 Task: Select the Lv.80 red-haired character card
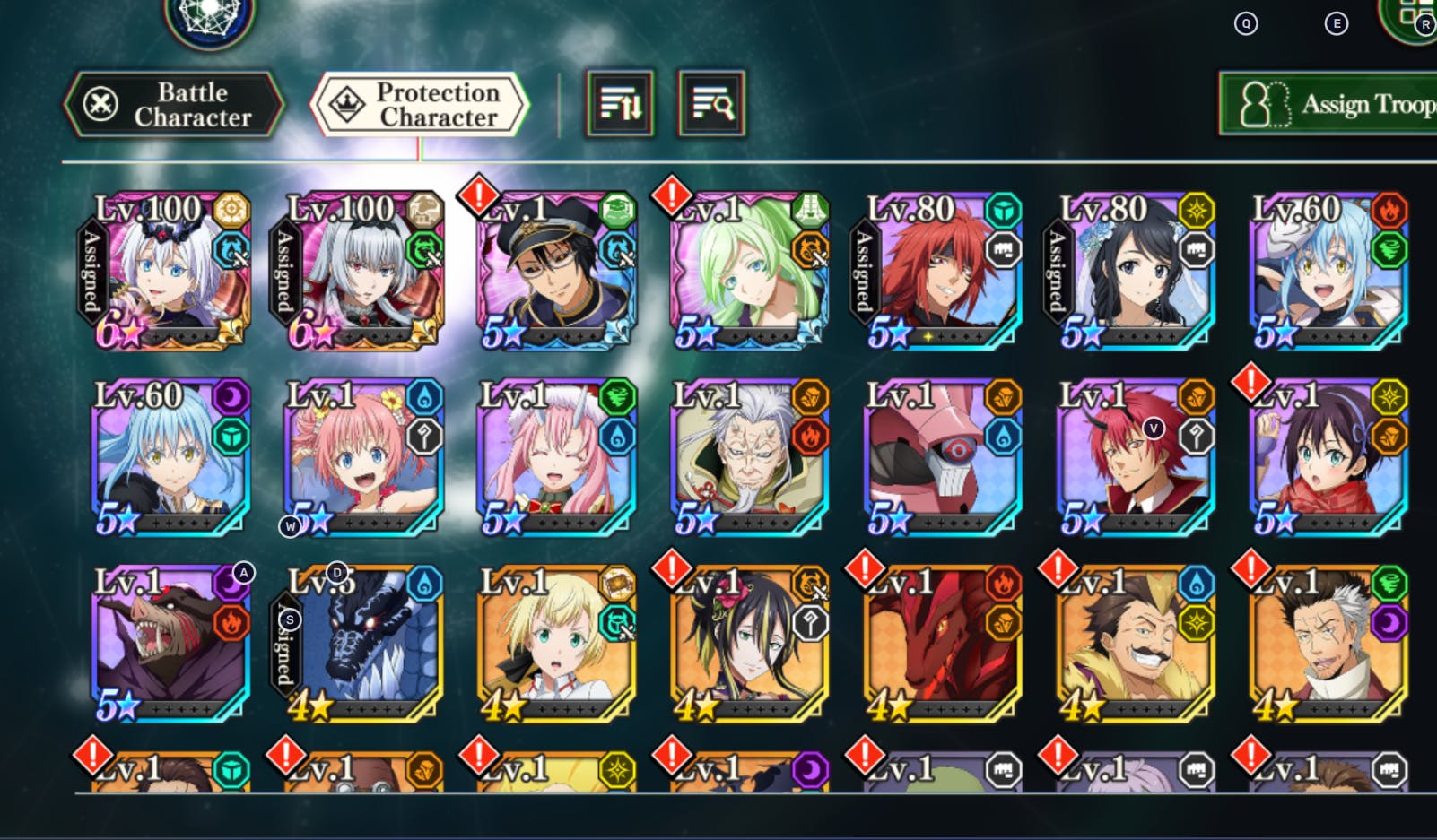point(938,271)
